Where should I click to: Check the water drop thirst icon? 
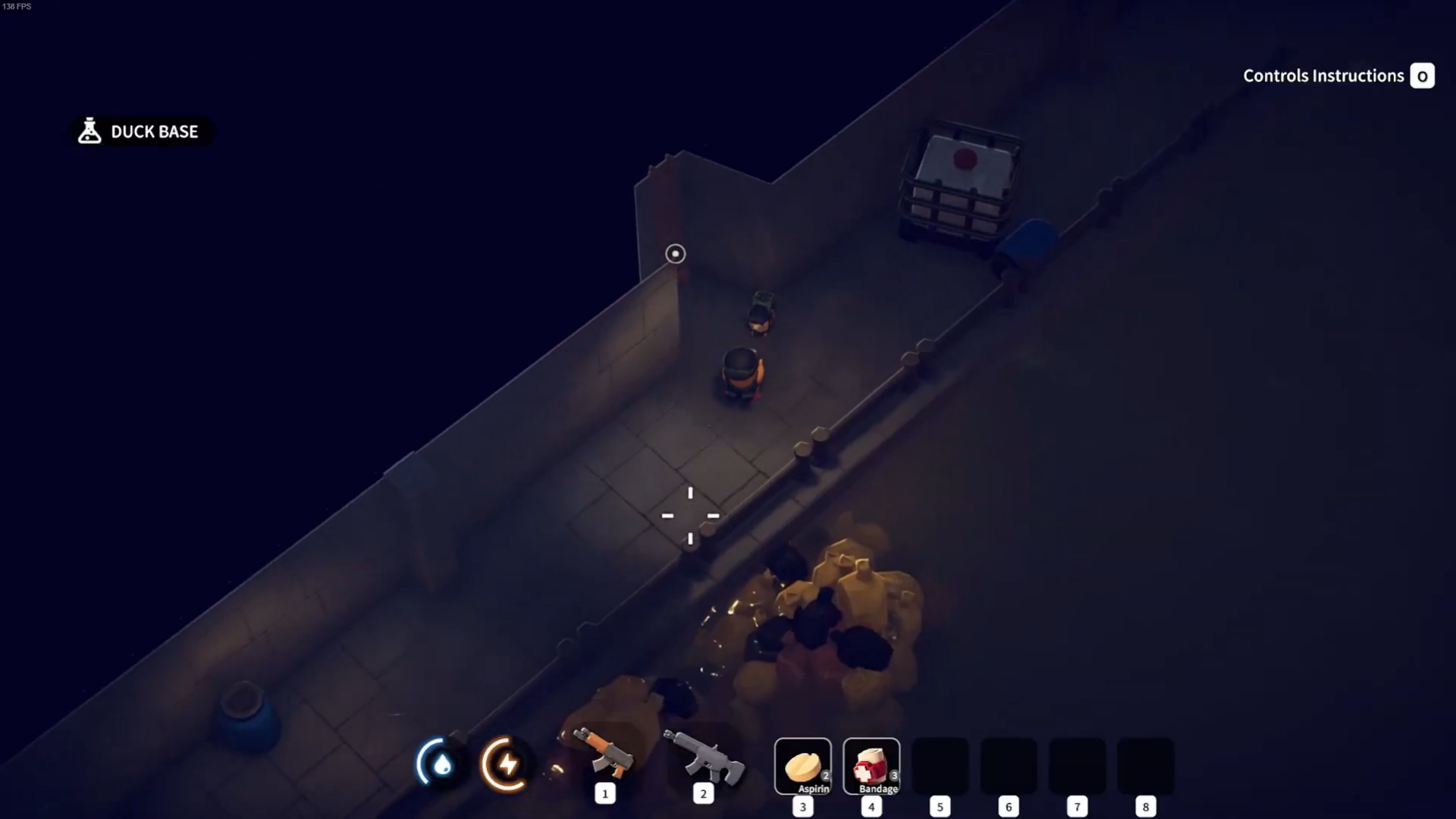440,763
